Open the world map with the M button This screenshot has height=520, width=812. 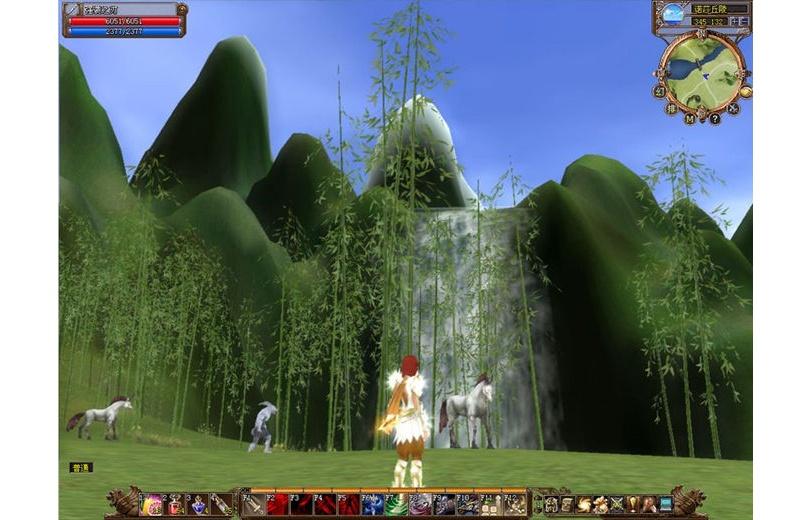point(691,118)
